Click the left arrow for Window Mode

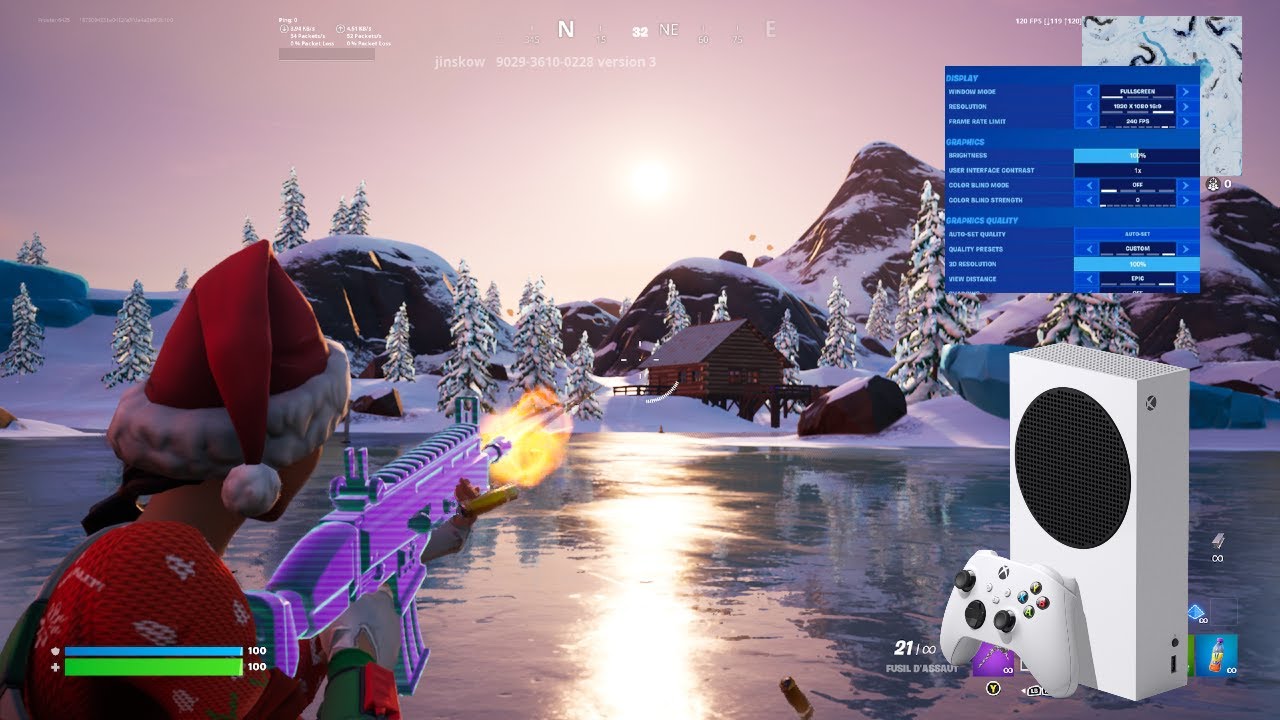[1087, 92]
